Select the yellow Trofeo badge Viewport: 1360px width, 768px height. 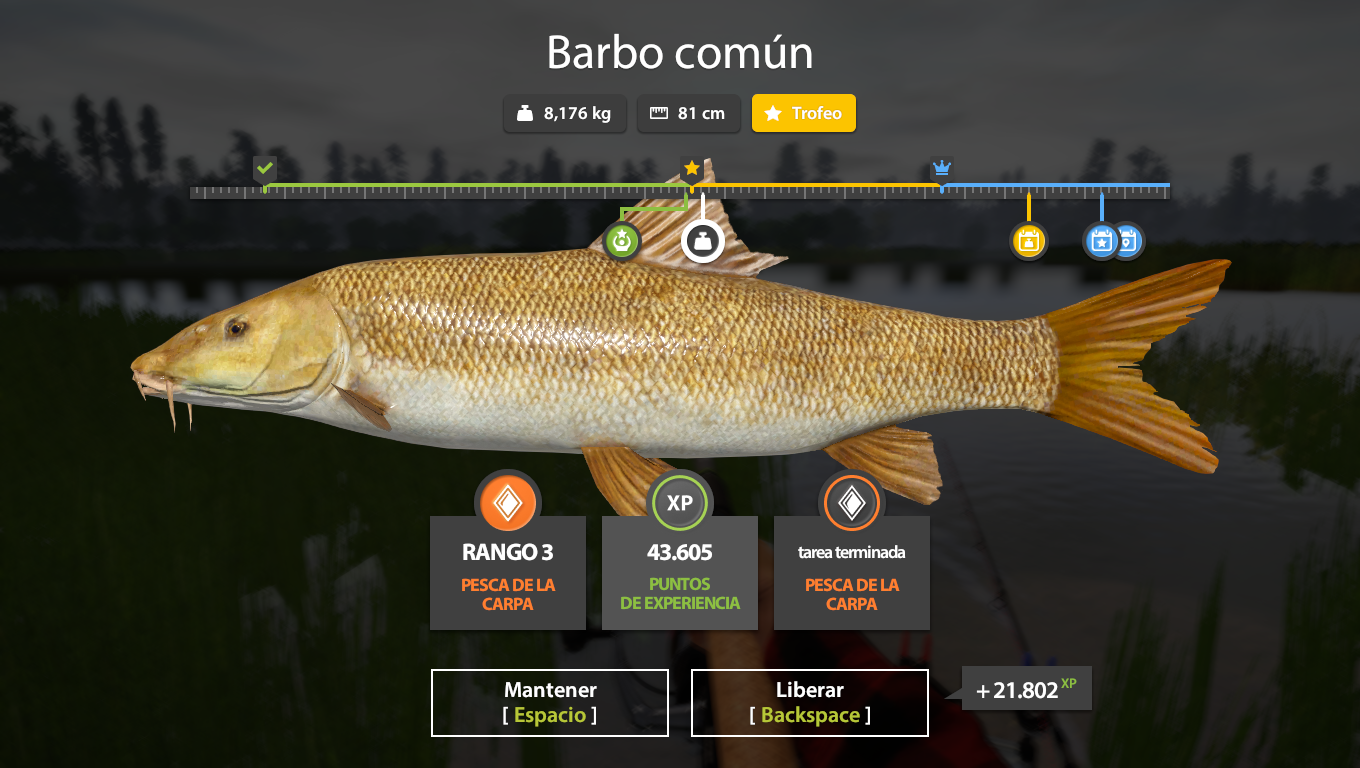pos(804,114)
